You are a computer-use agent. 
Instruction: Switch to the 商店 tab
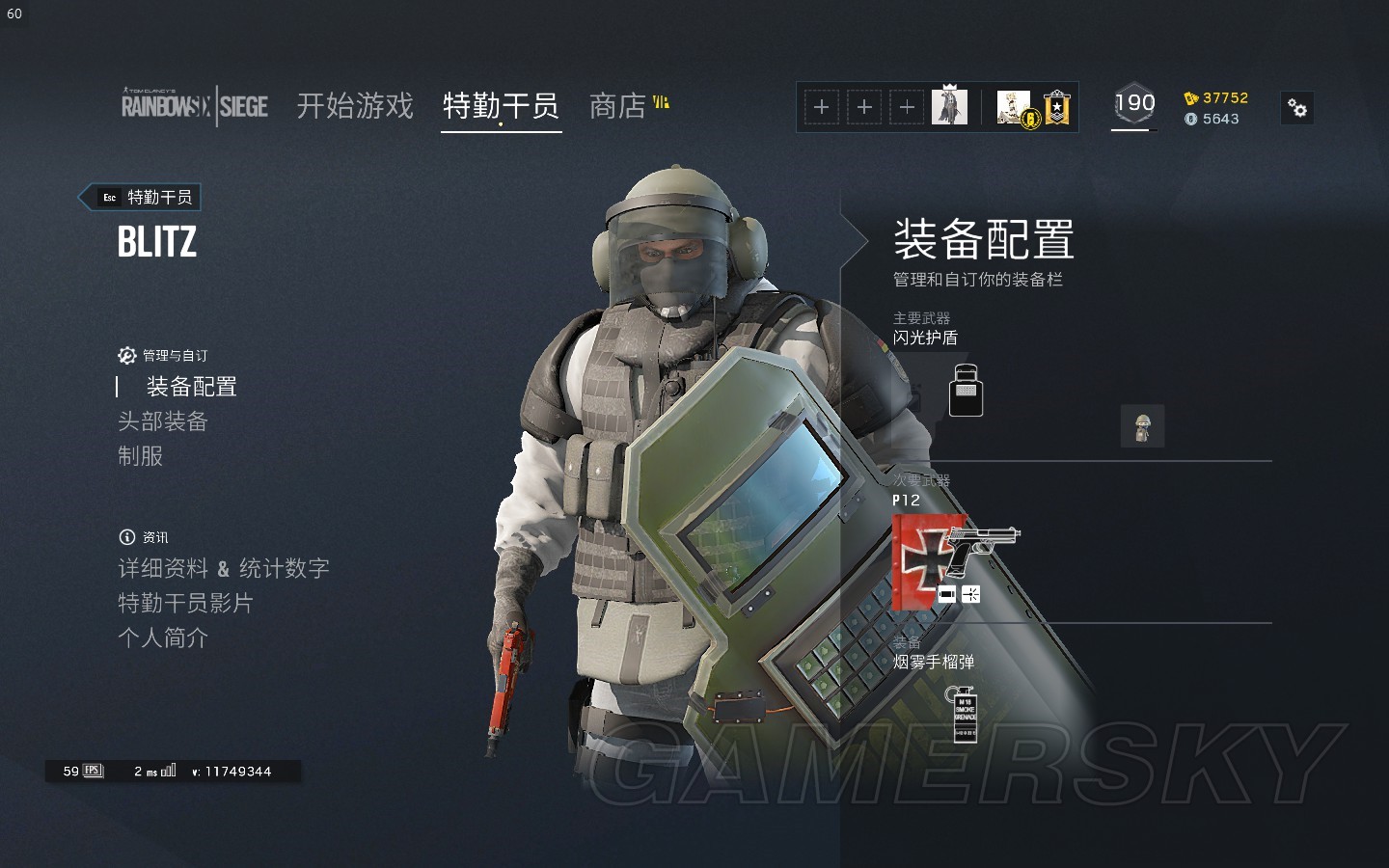click(x=618, y=106)
